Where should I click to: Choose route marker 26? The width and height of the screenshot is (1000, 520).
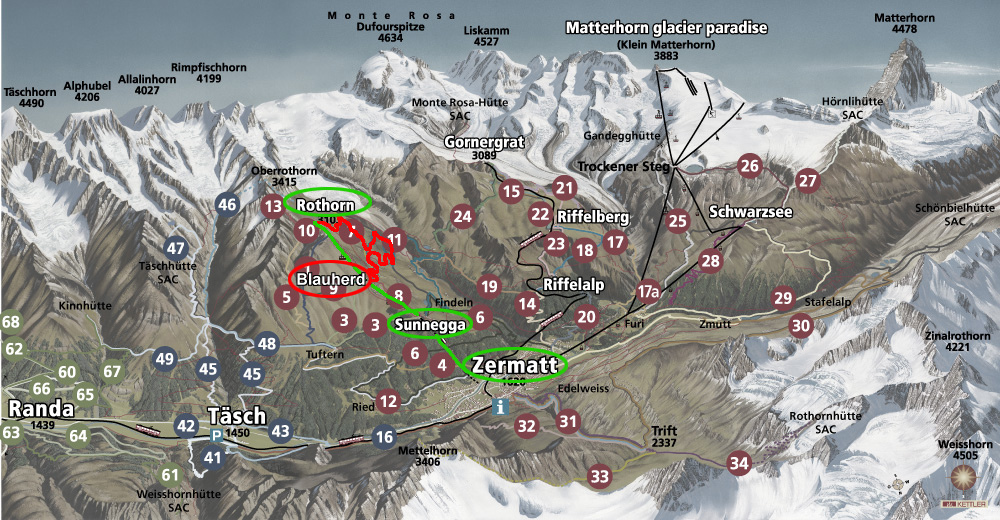pyautogui.click(x=749, y=166)
